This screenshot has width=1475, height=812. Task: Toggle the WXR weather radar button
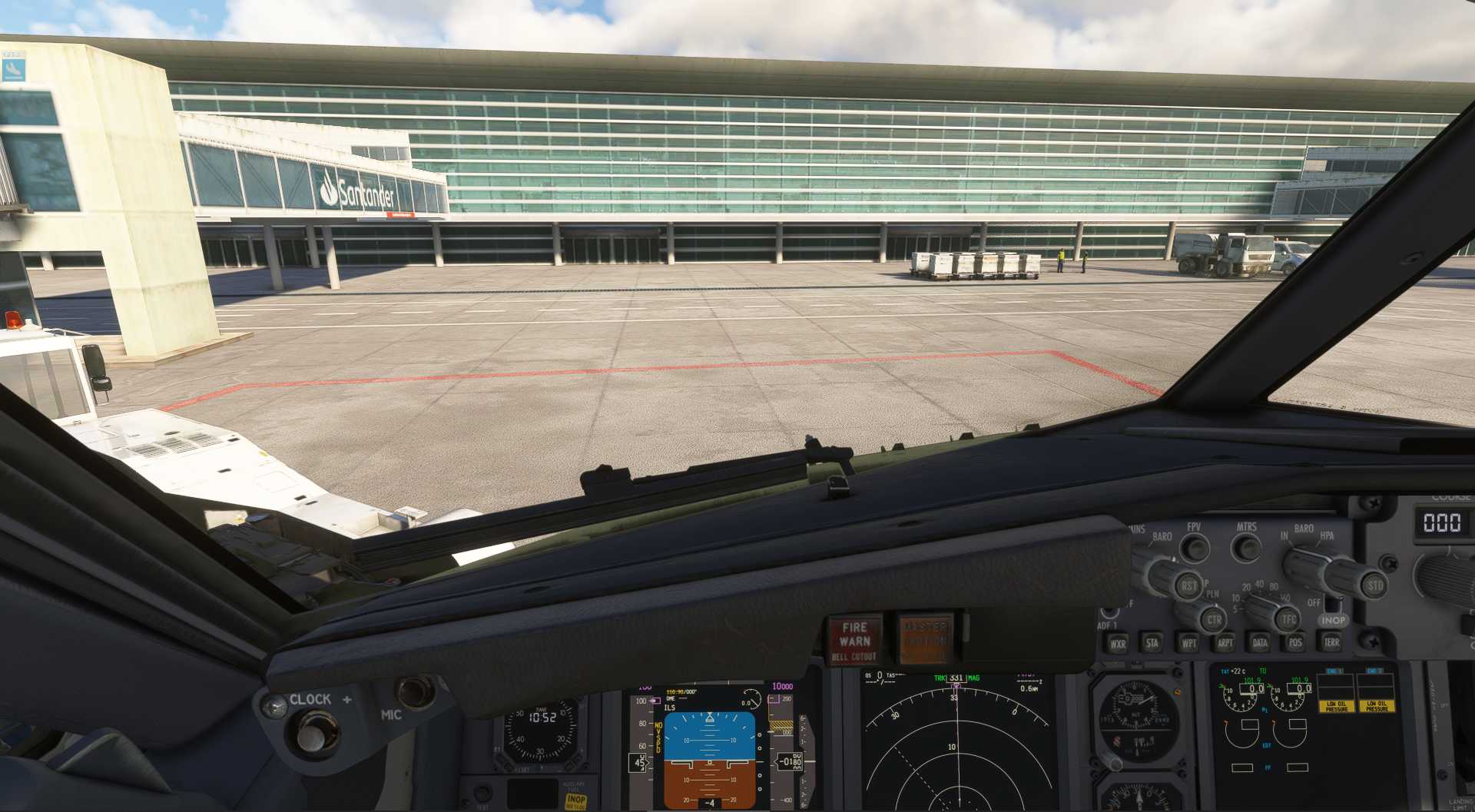[1117, 644]
